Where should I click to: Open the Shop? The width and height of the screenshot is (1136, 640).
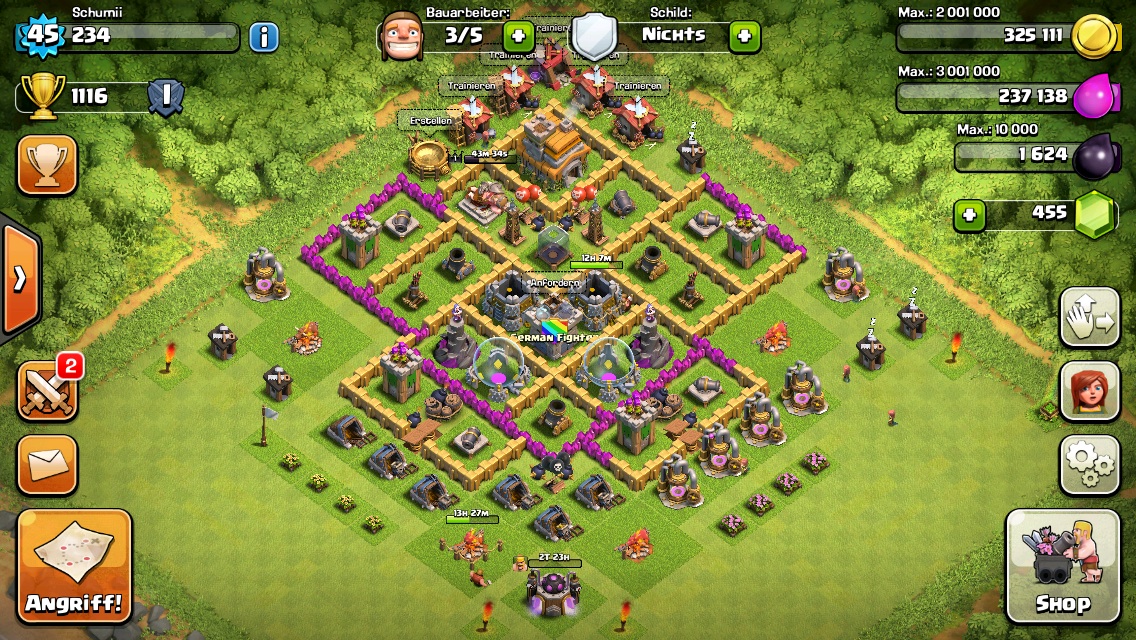pyautogui.click(x=1062, y=567)
